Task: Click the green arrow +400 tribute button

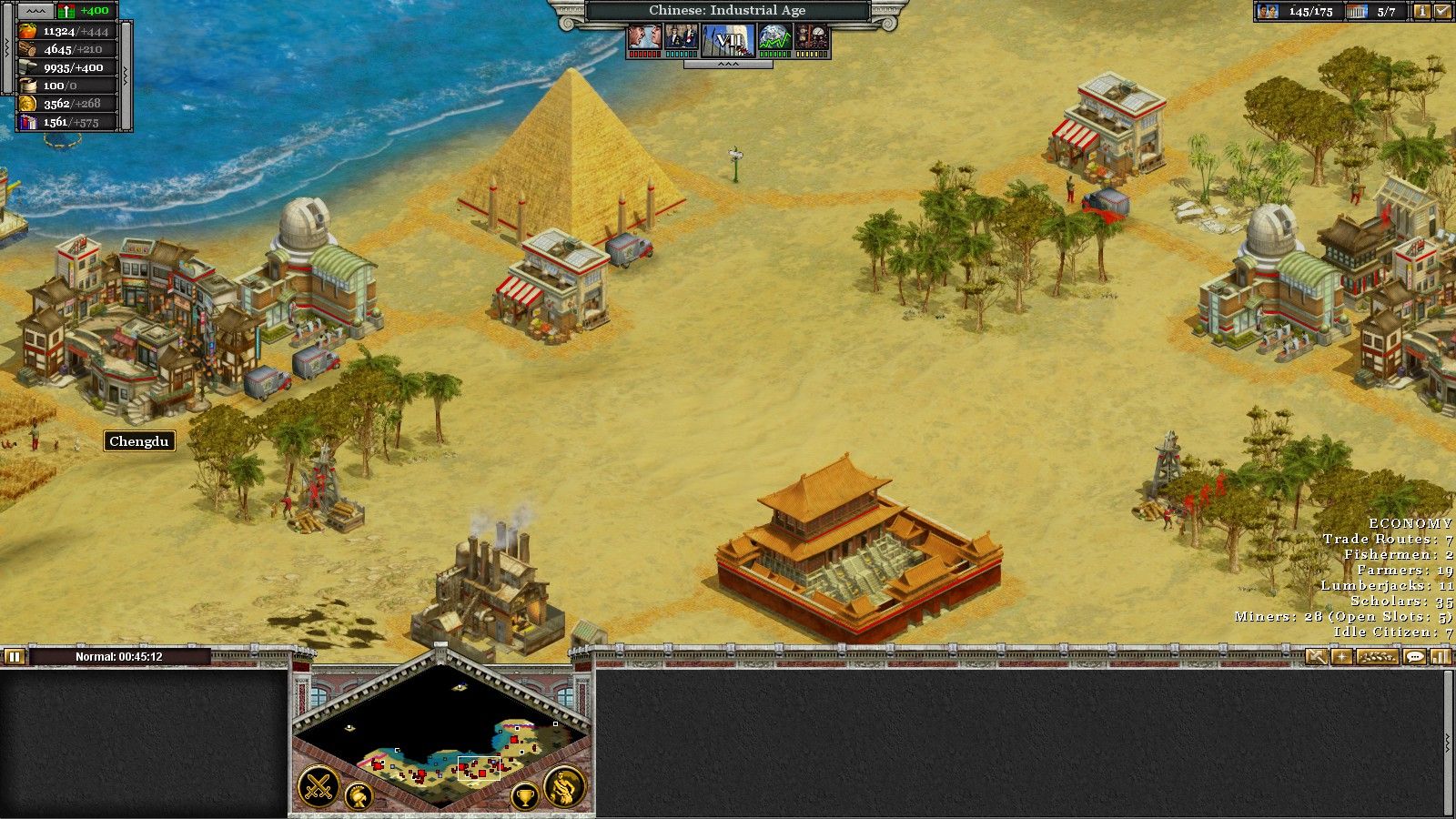Action: point(85,11)
